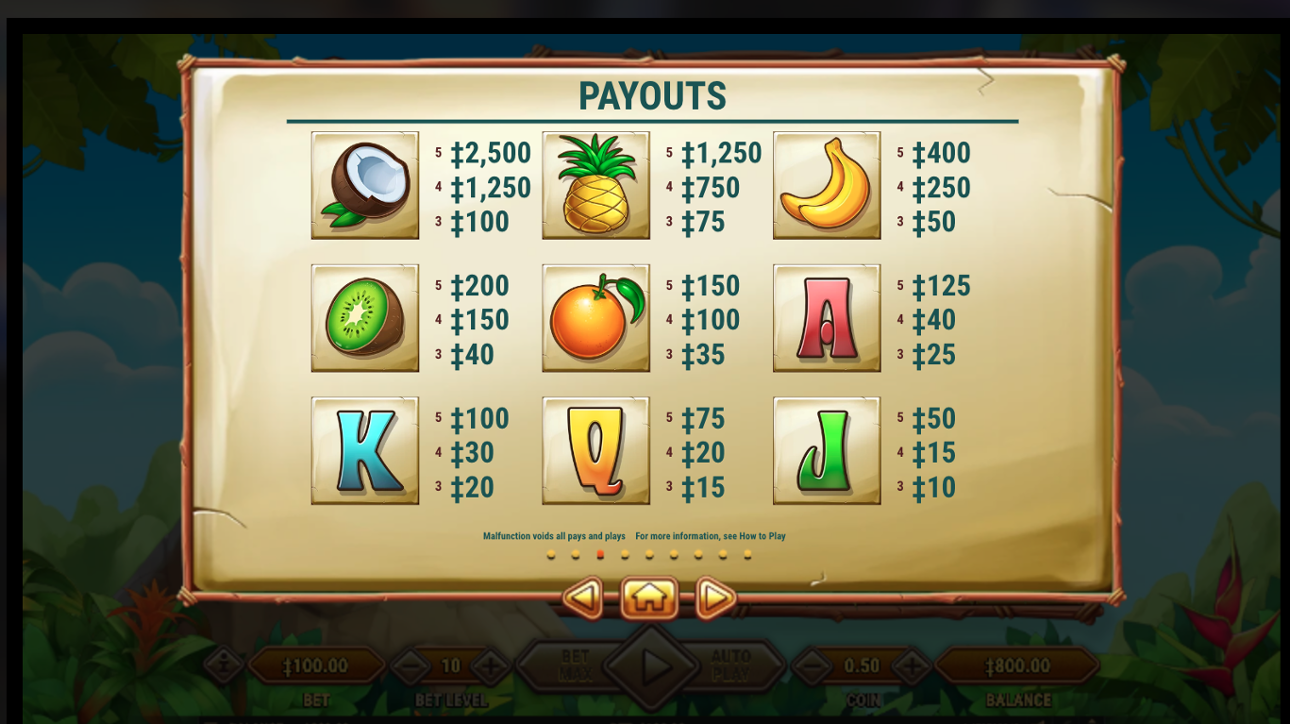Screen dimensions: 1290x724
Task: Spin the reels with the play button
Action: 651,666
